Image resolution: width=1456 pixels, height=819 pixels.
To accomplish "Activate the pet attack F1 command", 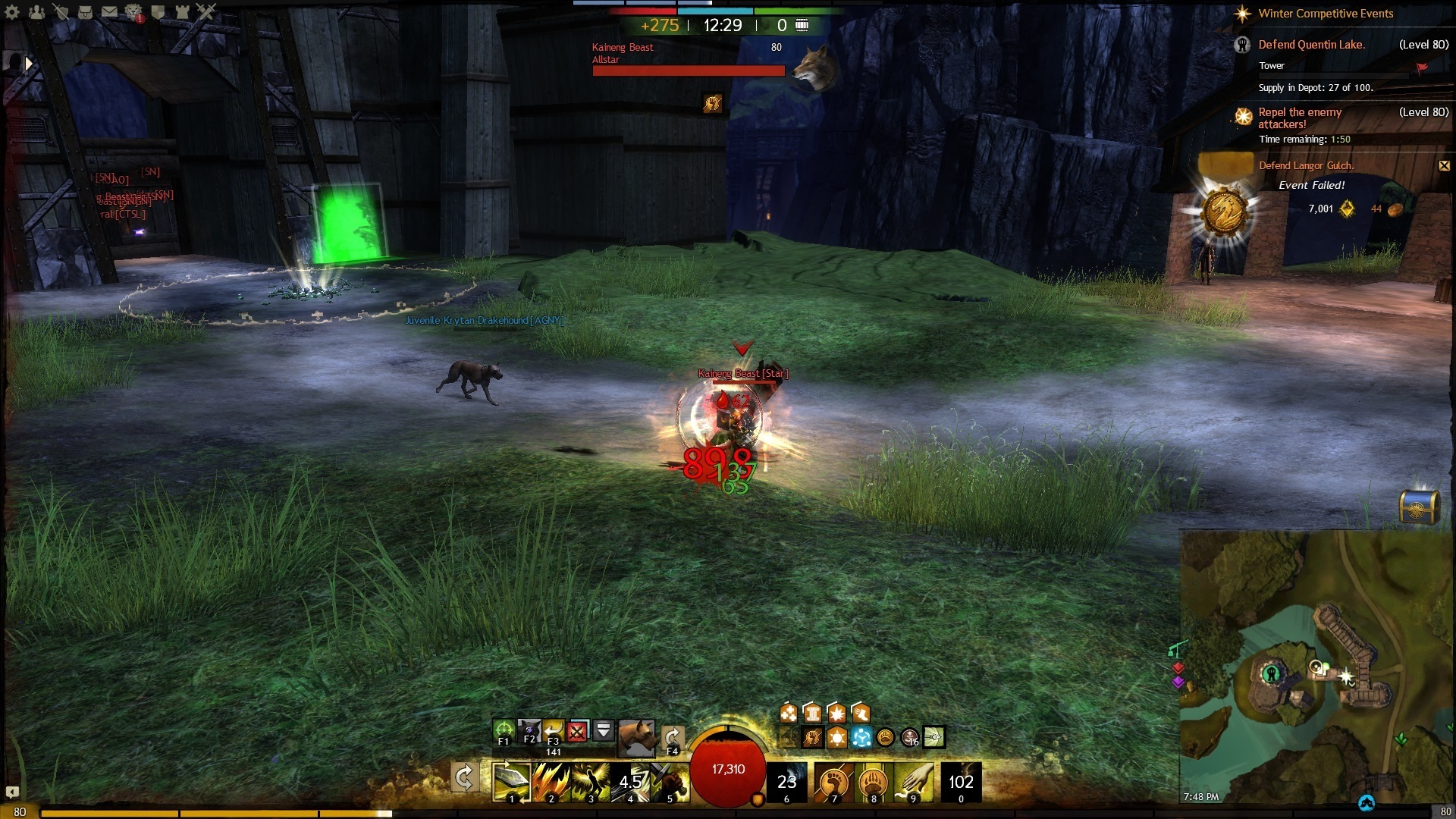I will coord(503,731).
